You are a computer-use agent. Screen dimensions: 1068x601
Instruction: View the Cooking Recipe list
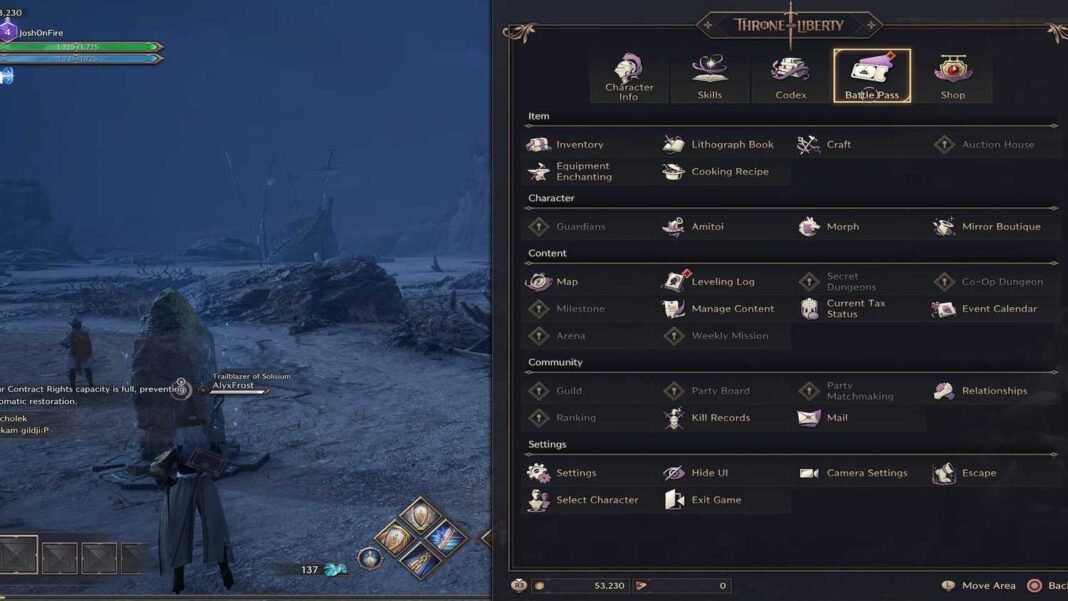pyautogui.click(x=729, y=172)
